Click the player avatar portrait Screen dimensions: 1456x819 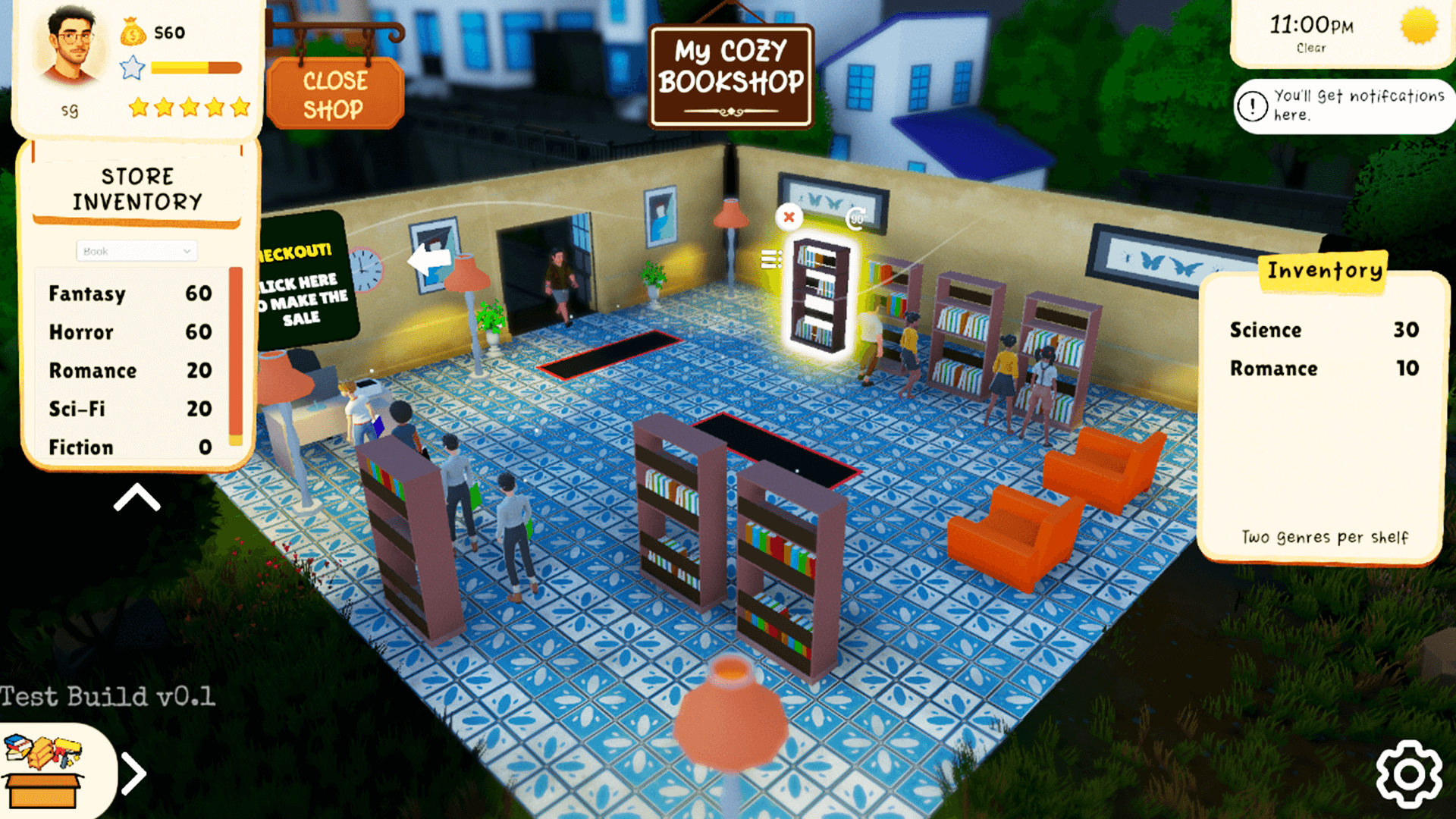(72, 47)
